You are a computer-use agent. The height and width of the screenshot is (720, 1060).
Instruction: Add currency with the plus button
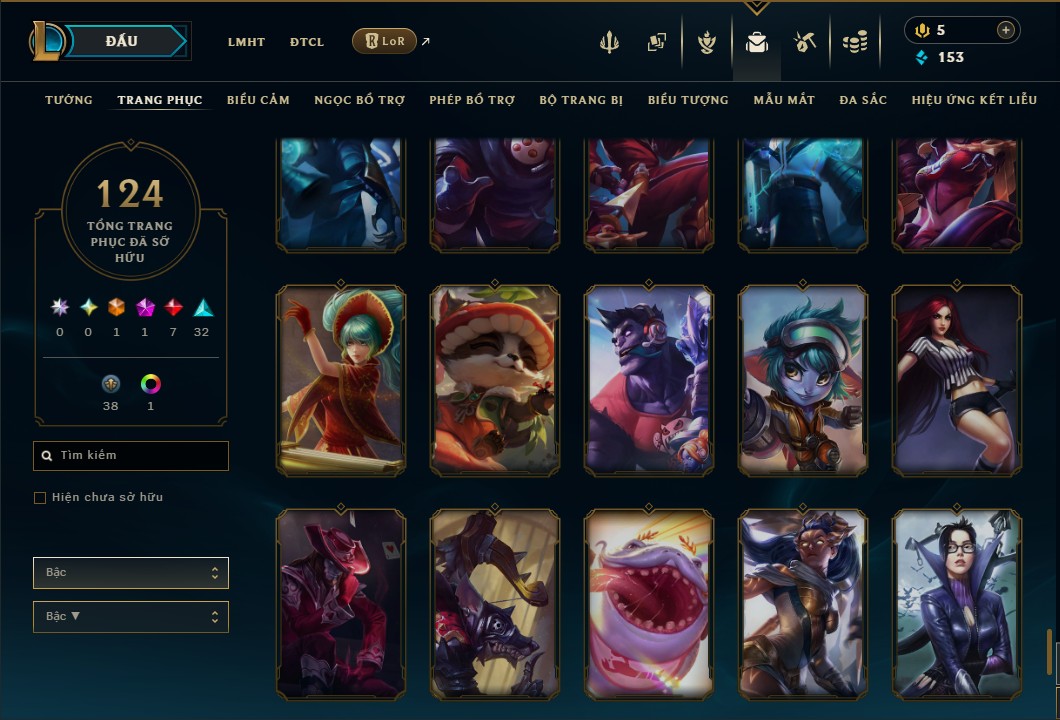pyautogui.click(x=1006, y=30)
